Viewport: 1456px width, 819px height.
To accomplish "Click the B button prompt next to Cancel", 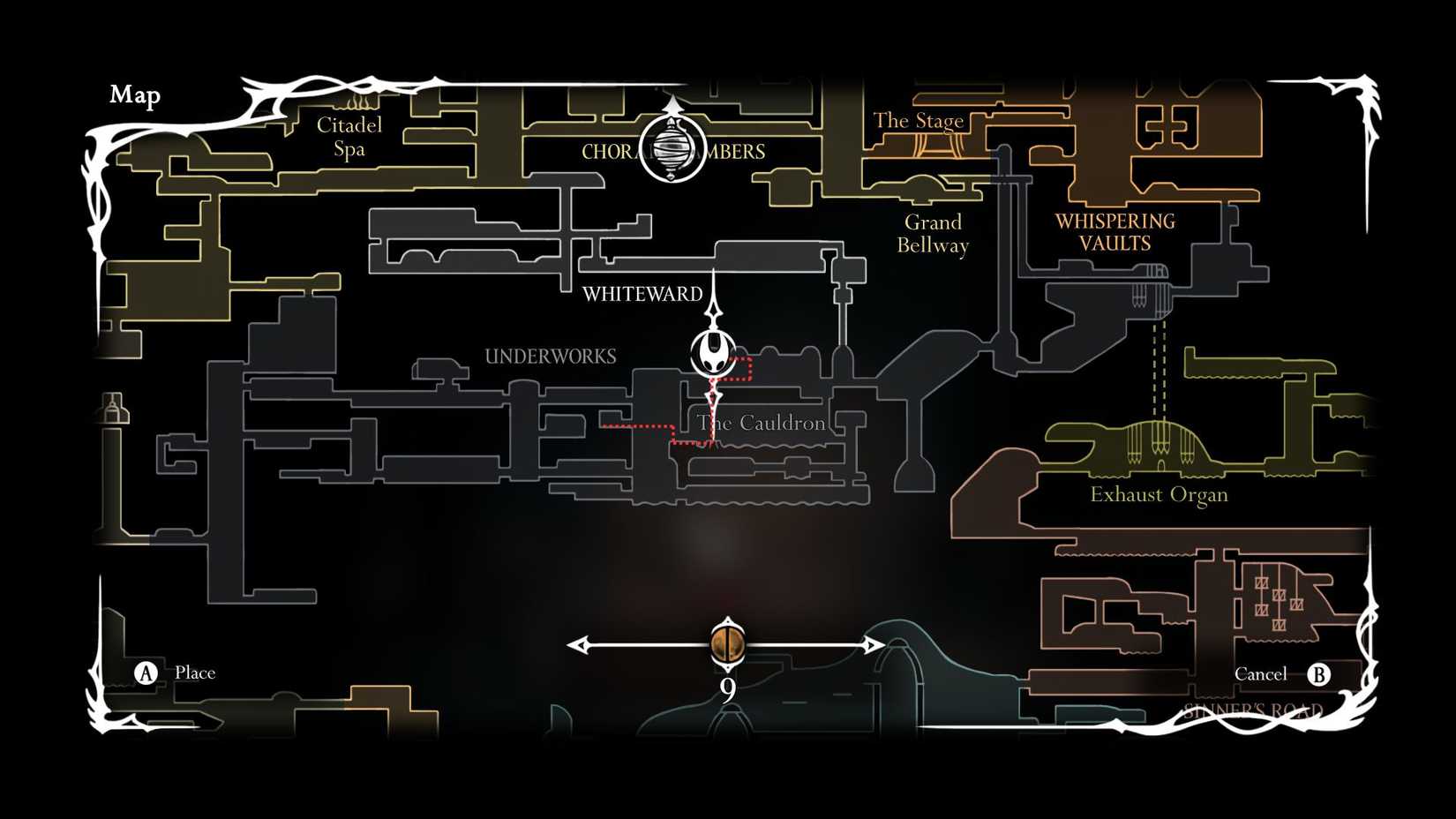I will (1321, 674).
